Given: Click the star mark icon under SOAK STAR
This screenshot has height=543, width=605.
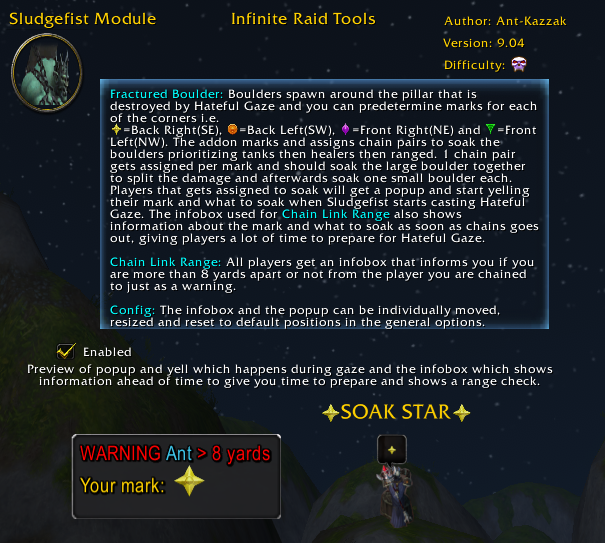Looking at the screenshot, I should [392, 451].
